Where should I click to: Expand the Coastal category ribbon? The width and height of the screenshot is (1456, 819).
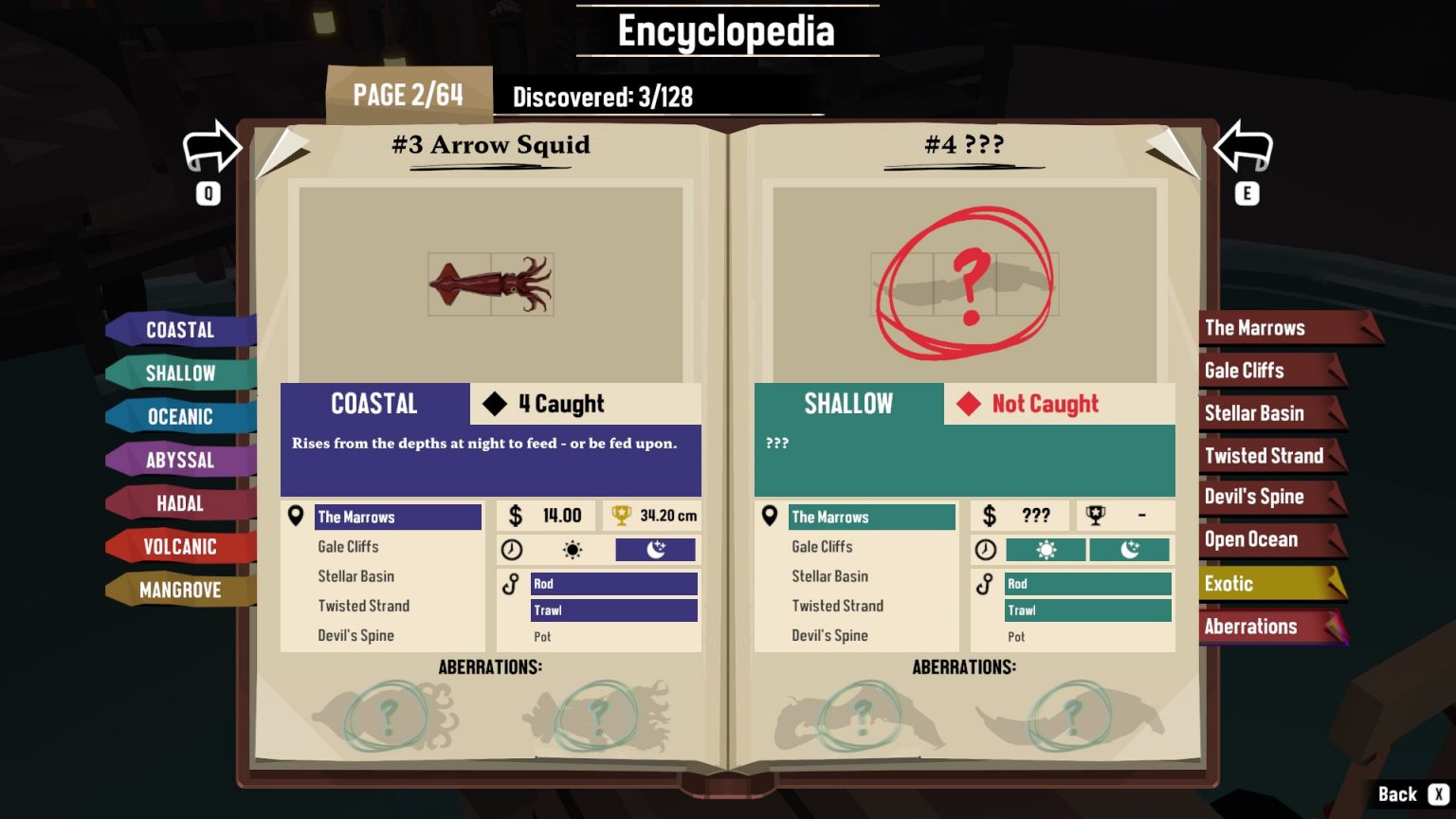(180, 329)
